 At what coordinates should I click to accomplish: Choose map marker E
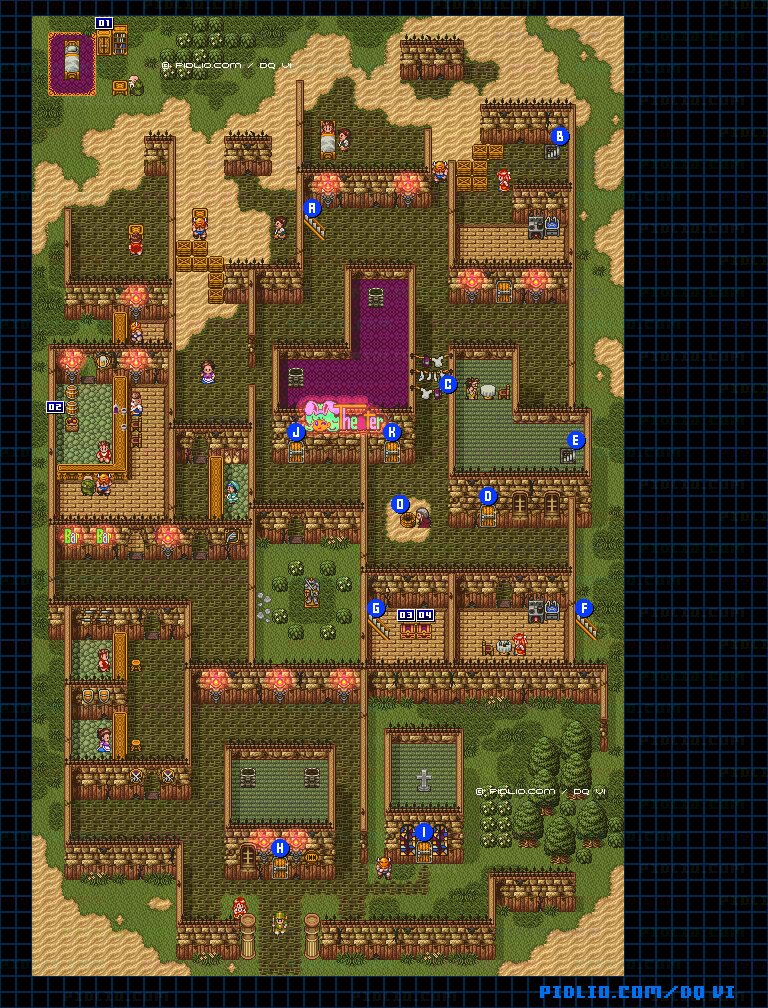click(574, 440)
